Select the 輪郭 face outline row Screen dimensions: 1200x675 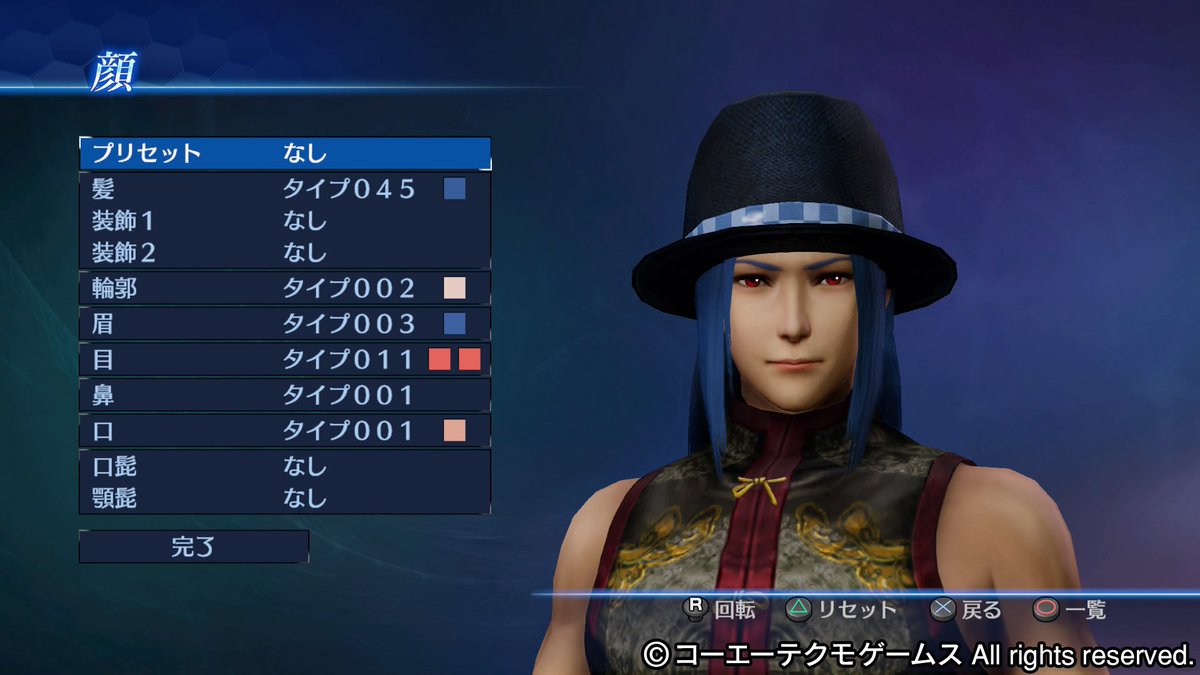point(285,289)
